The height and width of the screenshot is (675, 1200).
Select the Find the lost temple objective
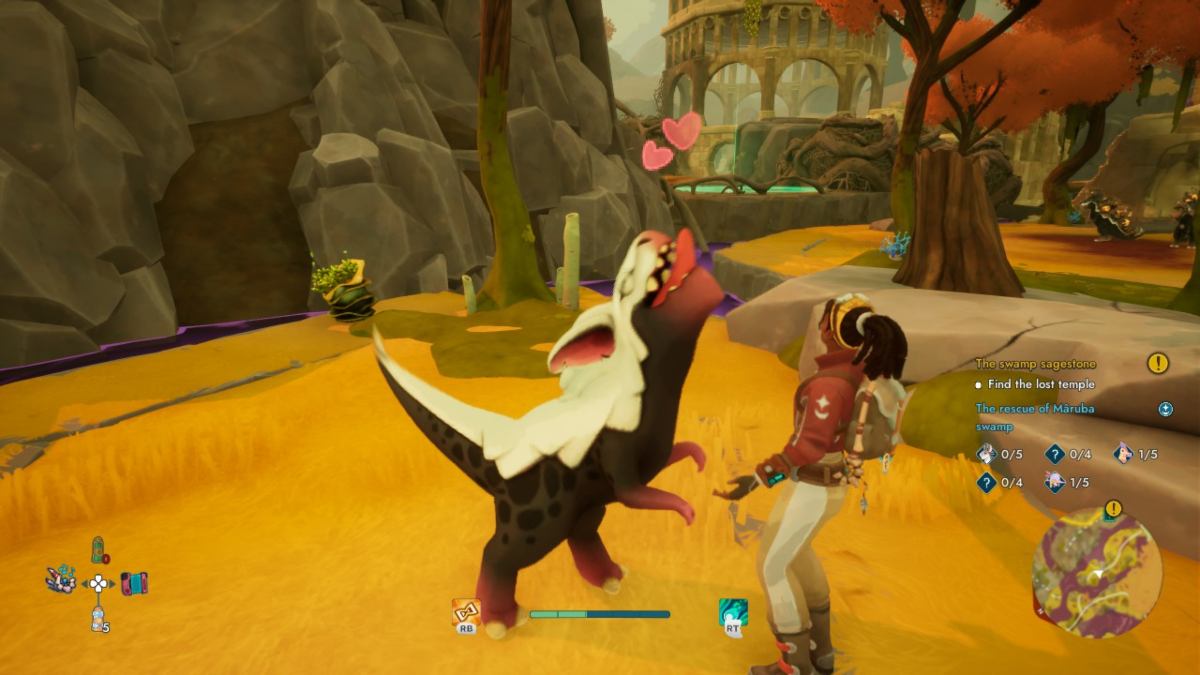point(1041,384)
